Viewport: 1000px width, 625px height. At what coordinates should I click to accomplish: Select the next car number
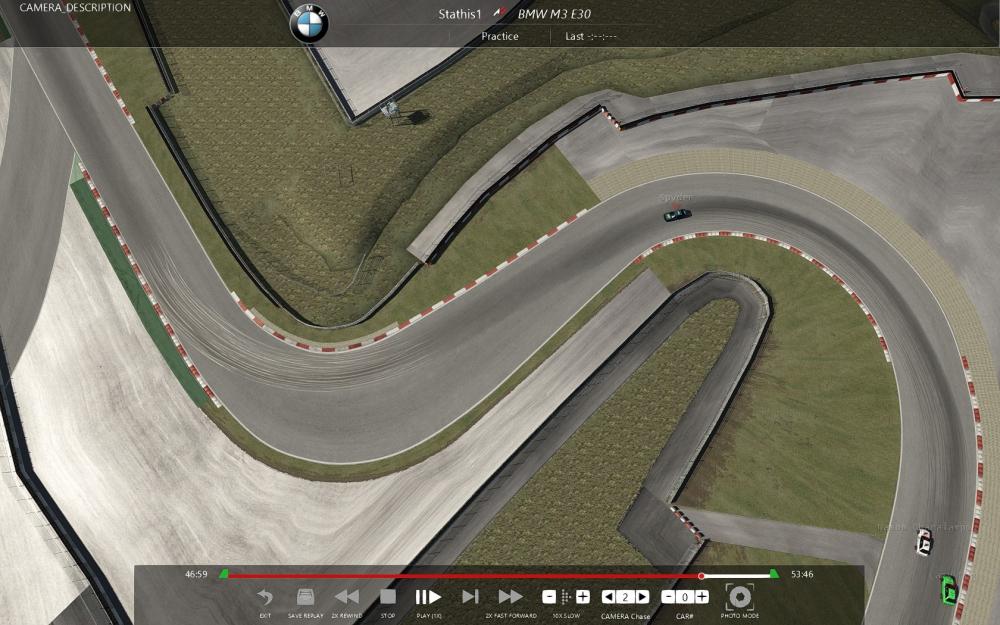[x=702, y=597]
